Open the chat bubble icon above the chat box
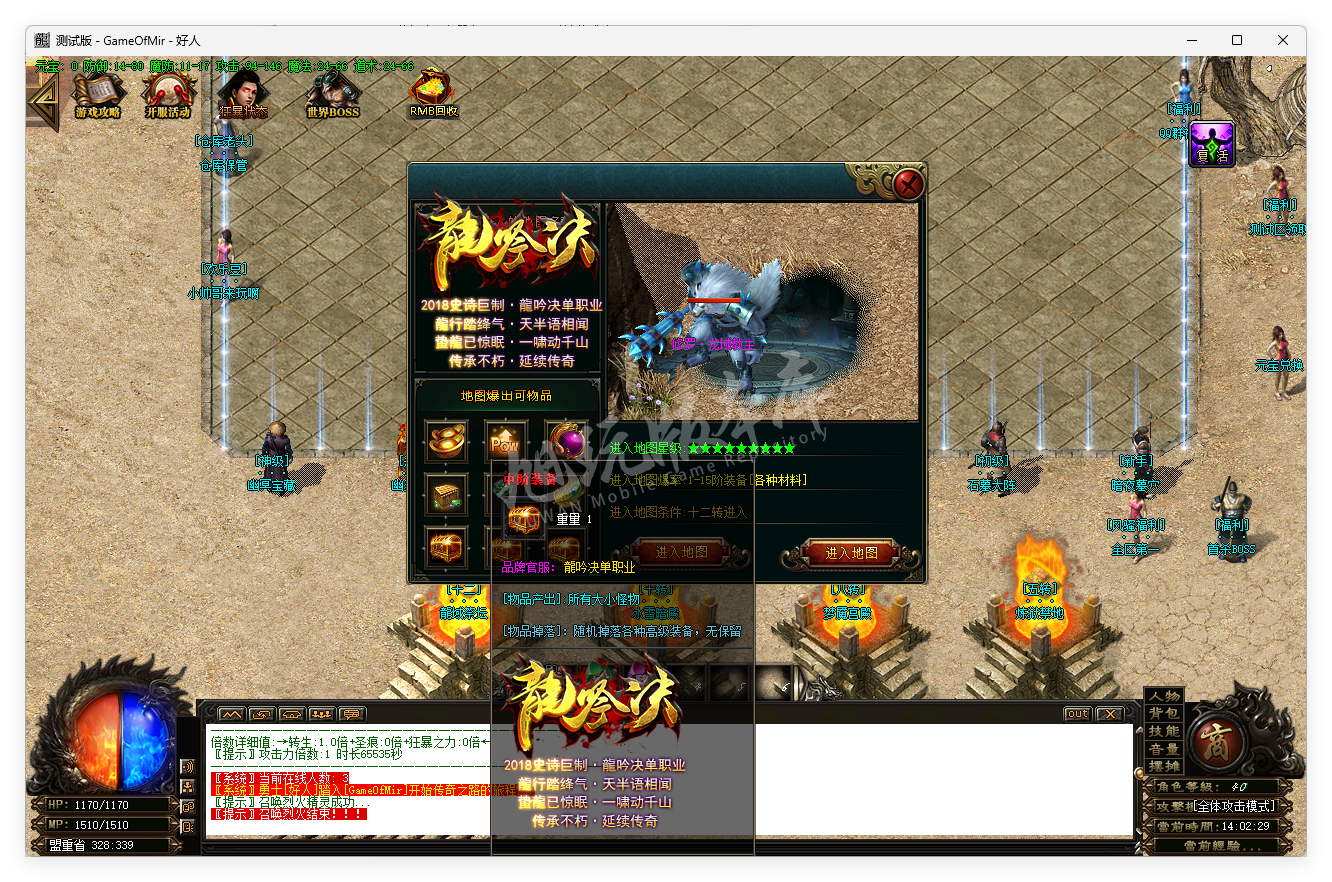The image size is (1332, 882). tap(350, 714)
